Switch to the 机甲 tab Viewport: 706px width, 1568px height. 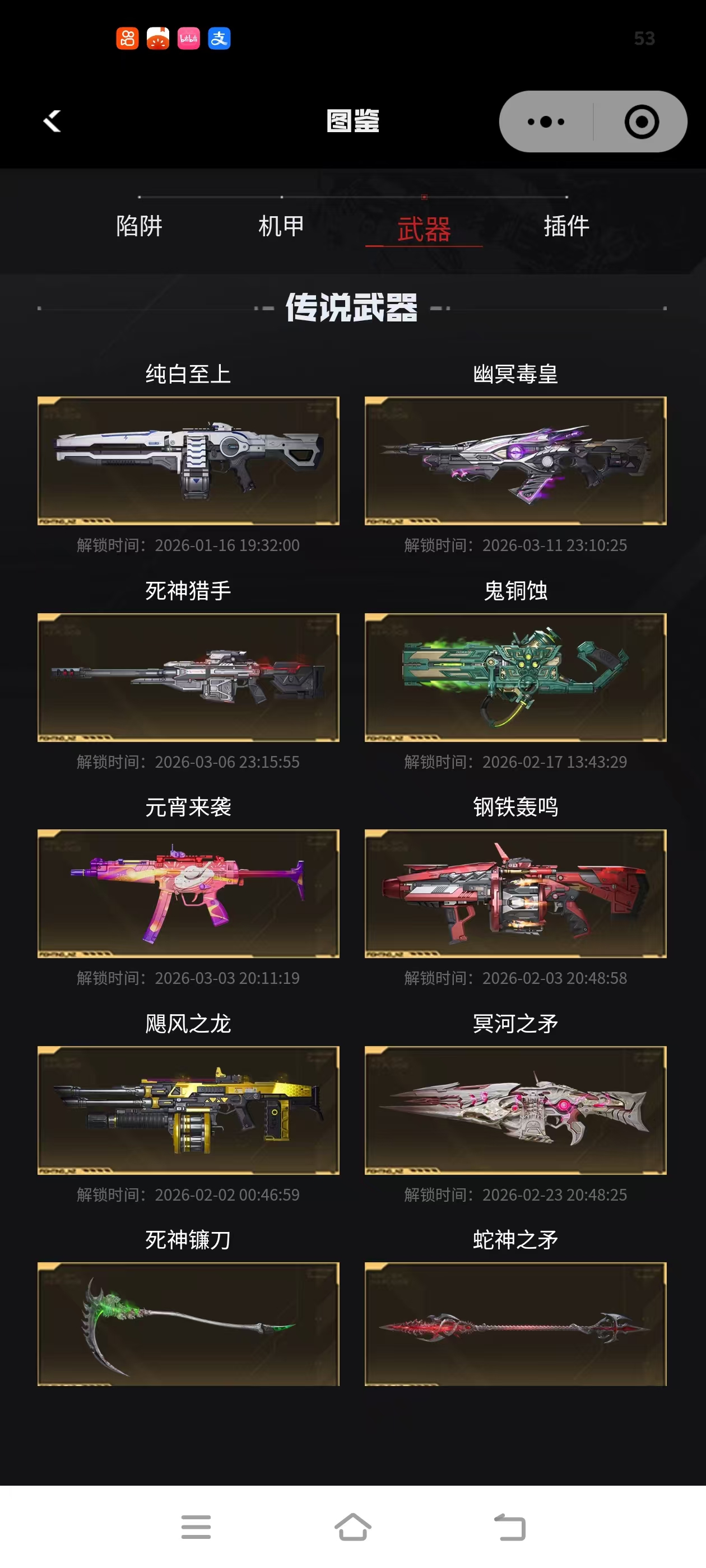(x=281, y=226)
